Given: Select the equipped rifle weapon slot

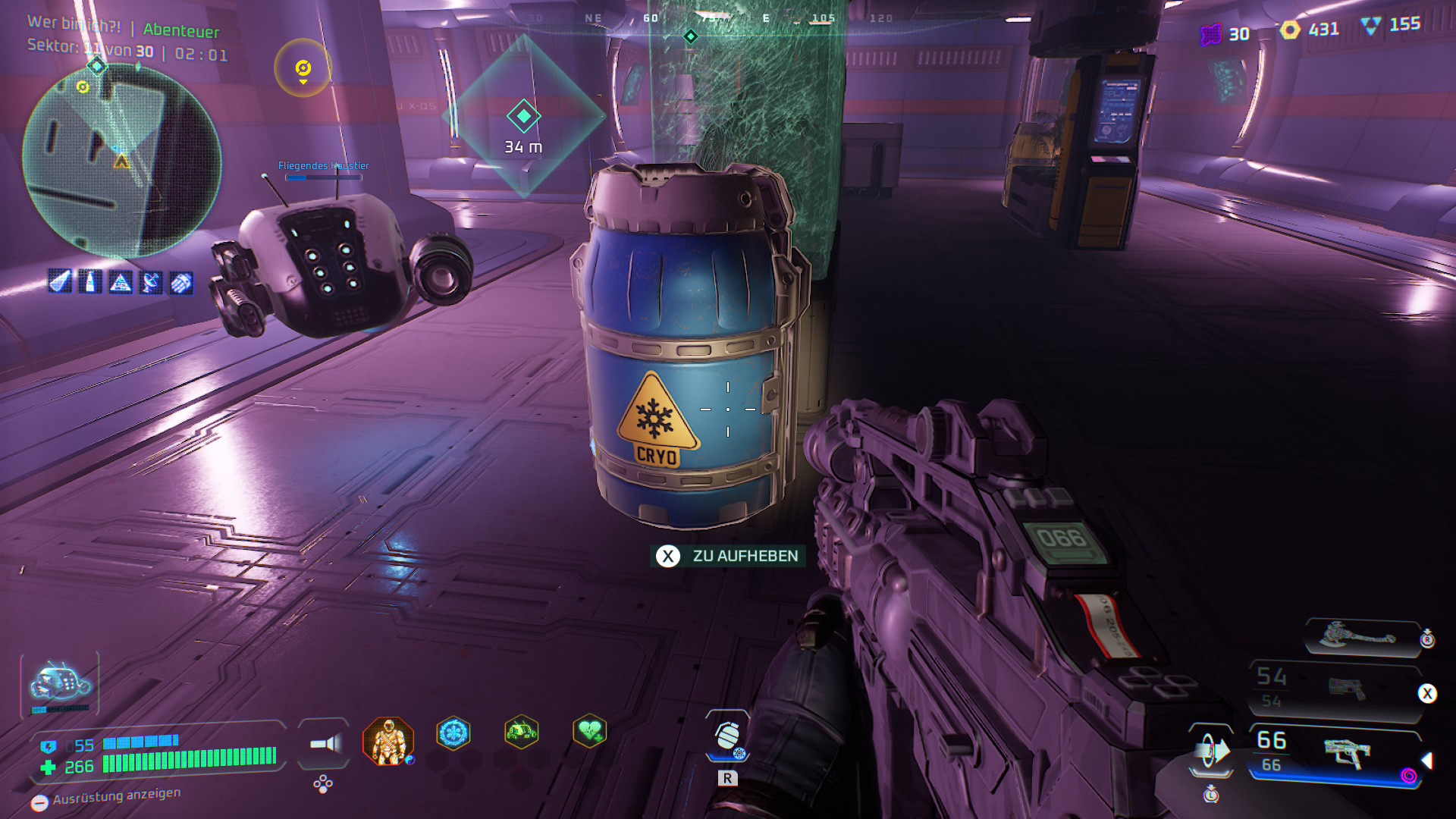Looking at the screenshot, I should coord(1336,753).
